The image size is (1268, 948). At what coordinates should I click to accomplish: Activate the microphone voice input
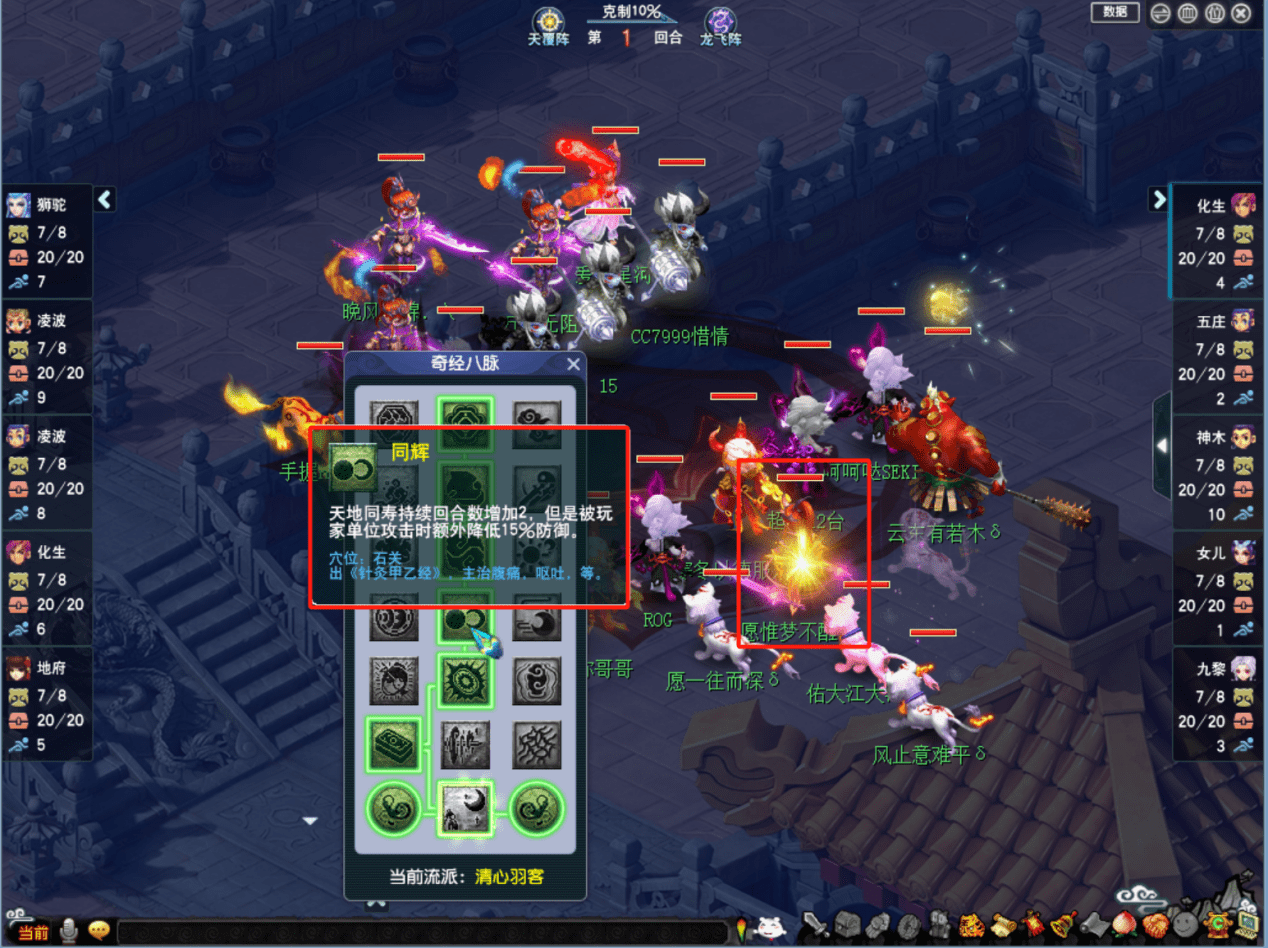pyautogui.click(x=69, y=931)
